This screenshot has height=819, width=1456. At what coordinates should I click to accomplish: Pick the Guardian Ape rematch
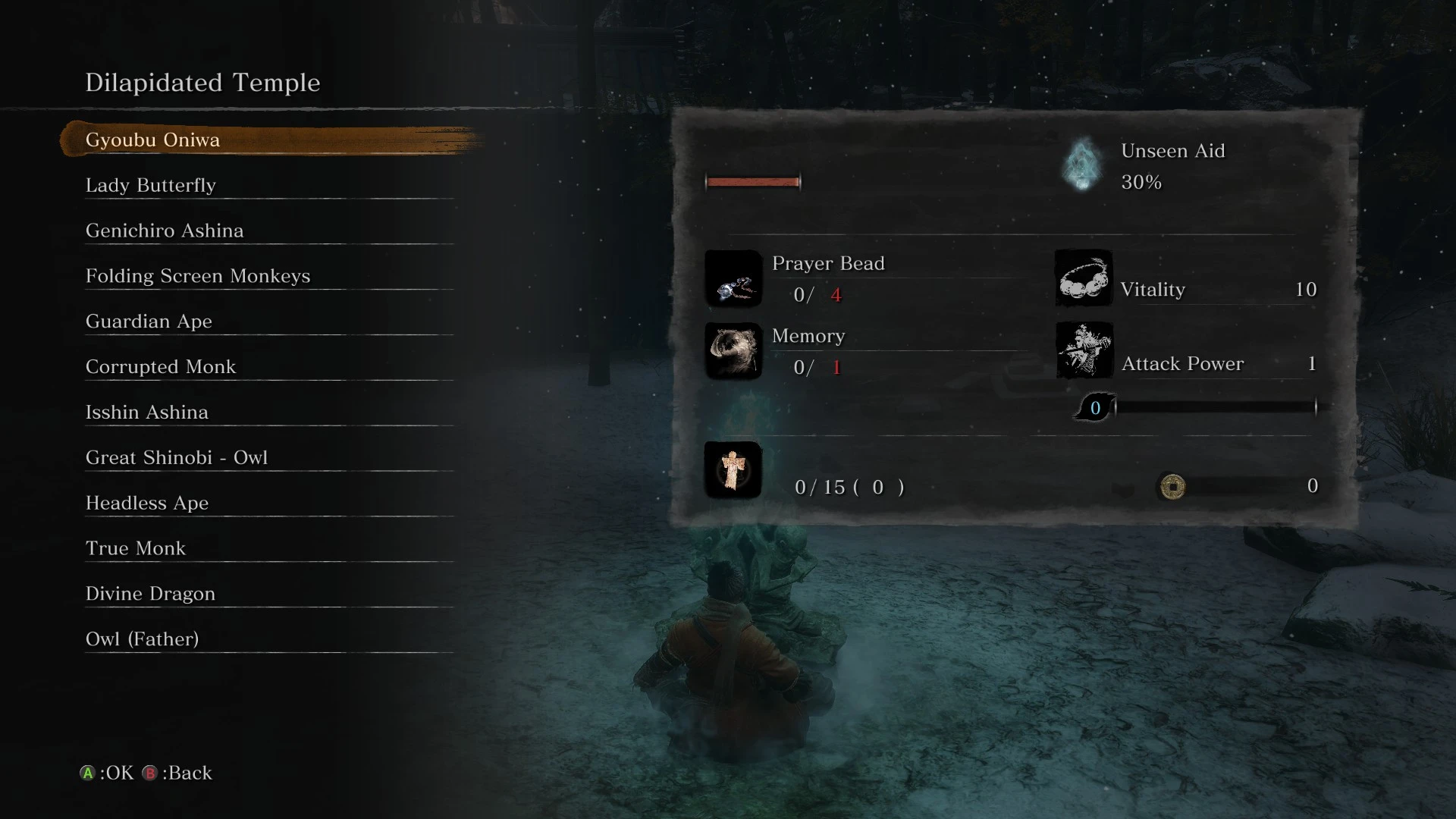149,321
